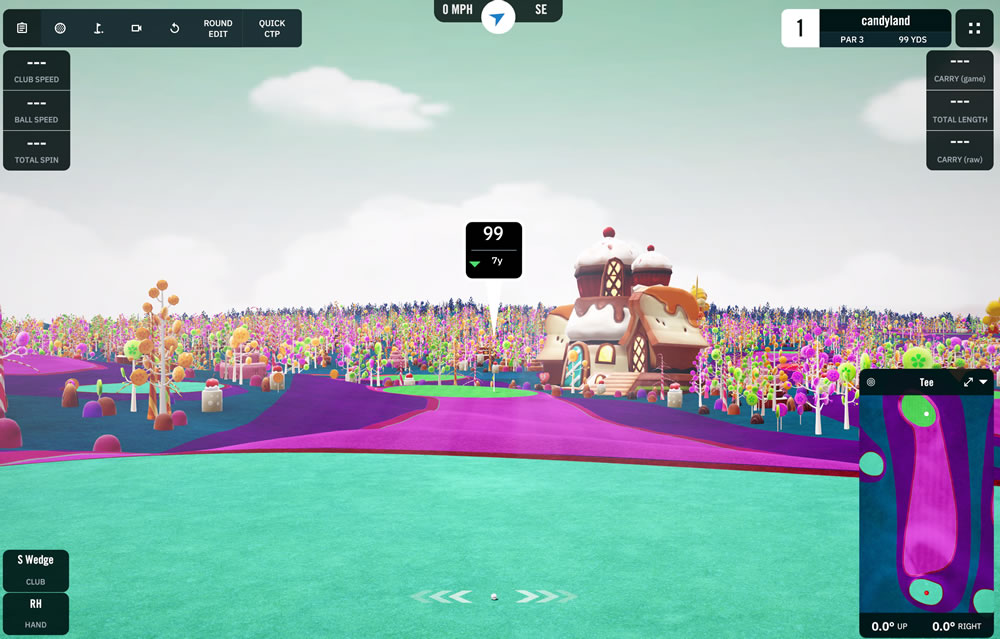Click the golf ball icon in top toolbar
1000x639 pixels.
click(x=60, y=28)
